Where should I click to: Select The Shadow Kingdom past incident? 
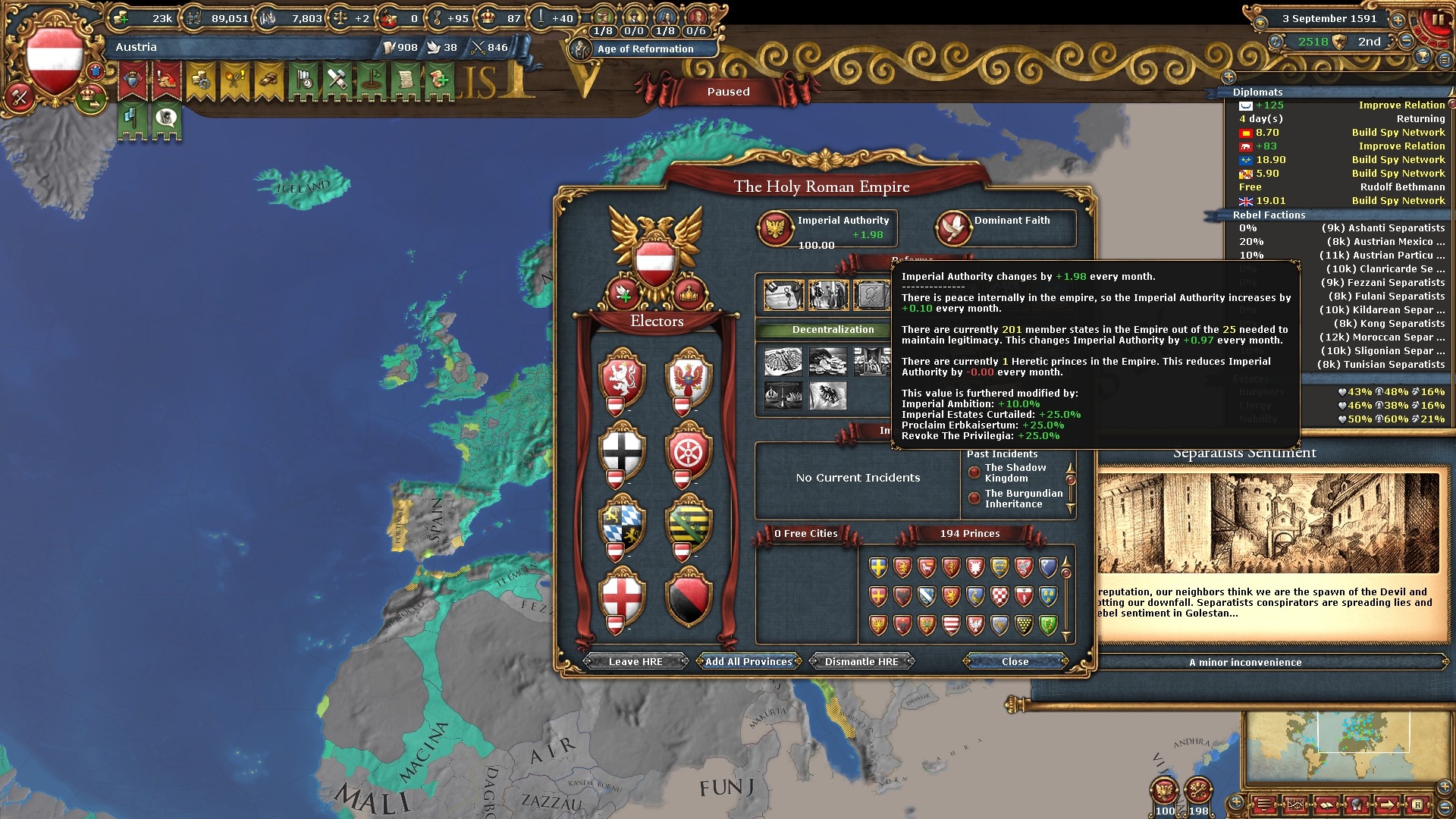[x=1015, y=473]
